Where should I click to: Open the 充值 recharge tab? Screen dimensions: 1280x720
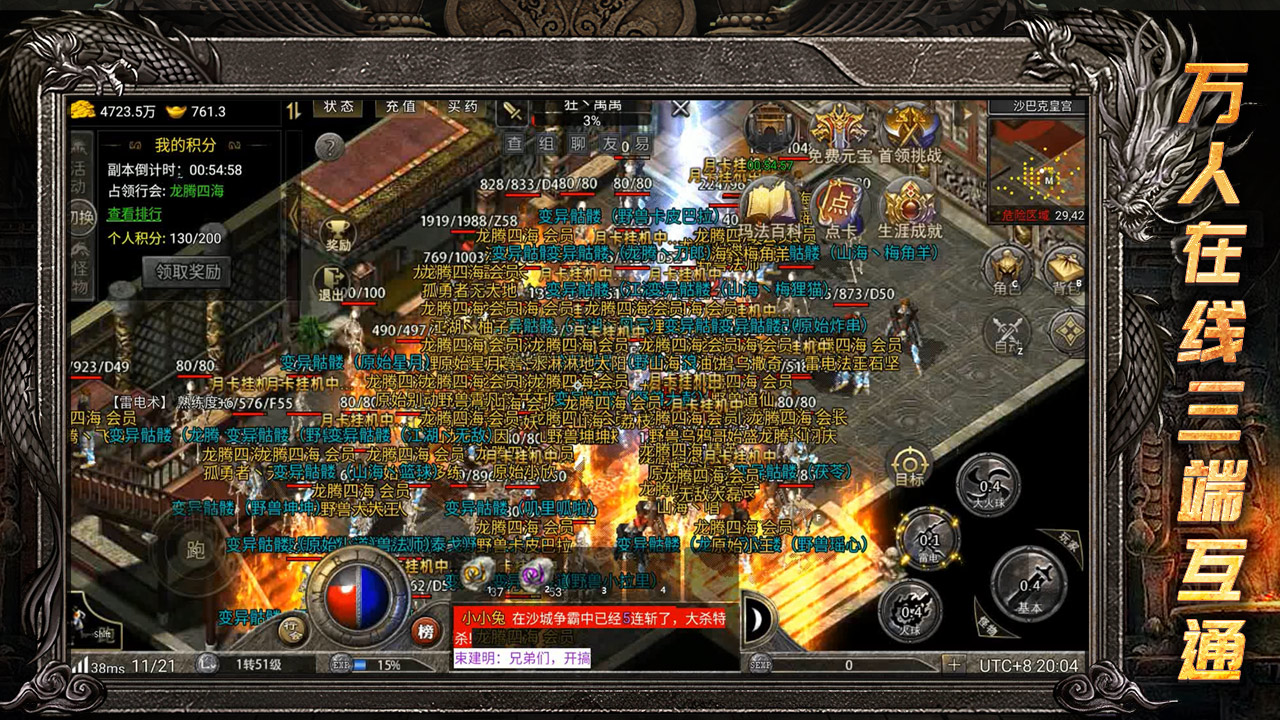pos(401,106)
